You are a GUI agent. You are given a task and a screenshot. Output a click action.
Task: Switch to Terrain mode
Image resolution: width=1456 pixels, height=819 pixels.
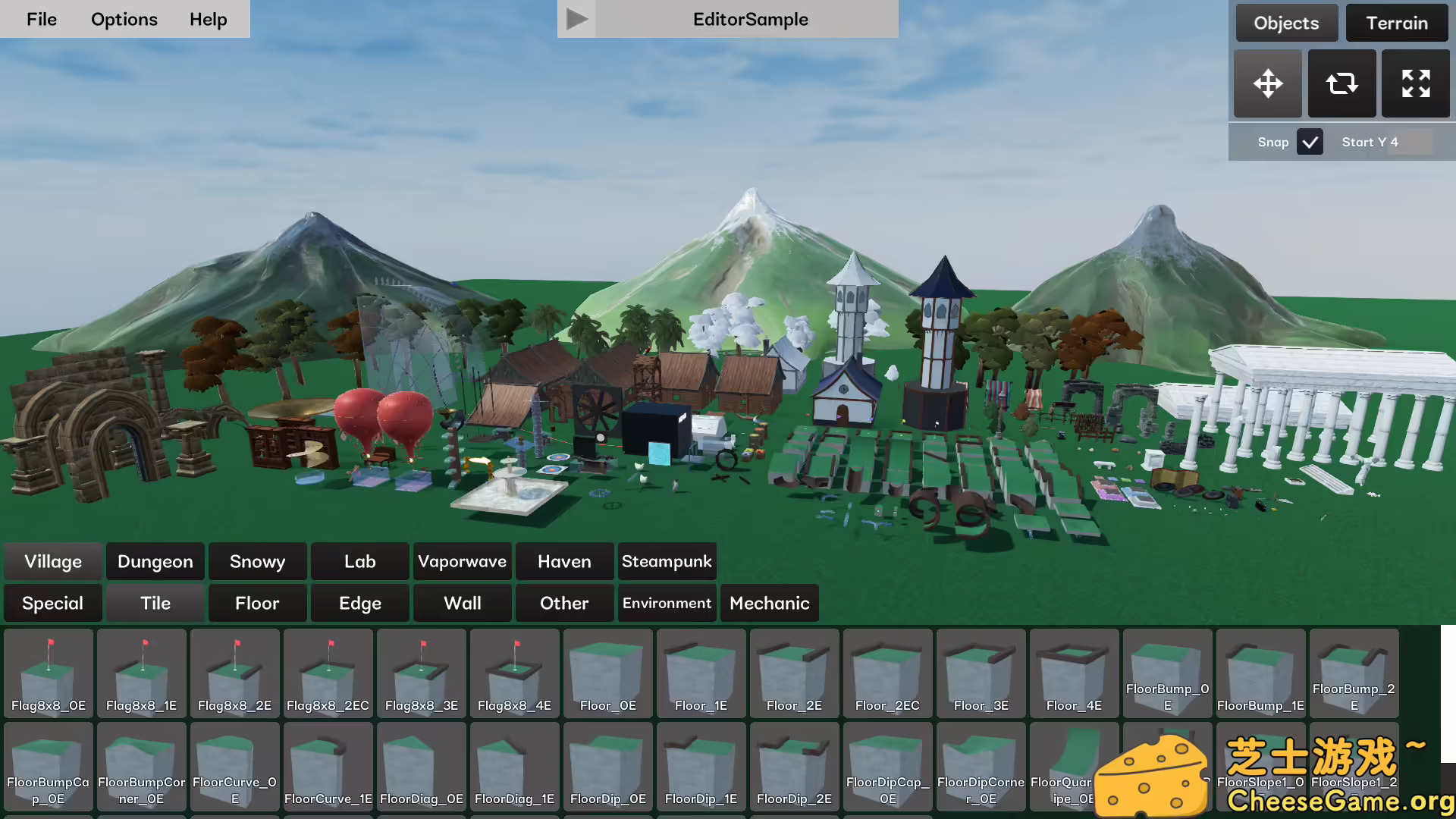click(1396, 23)
